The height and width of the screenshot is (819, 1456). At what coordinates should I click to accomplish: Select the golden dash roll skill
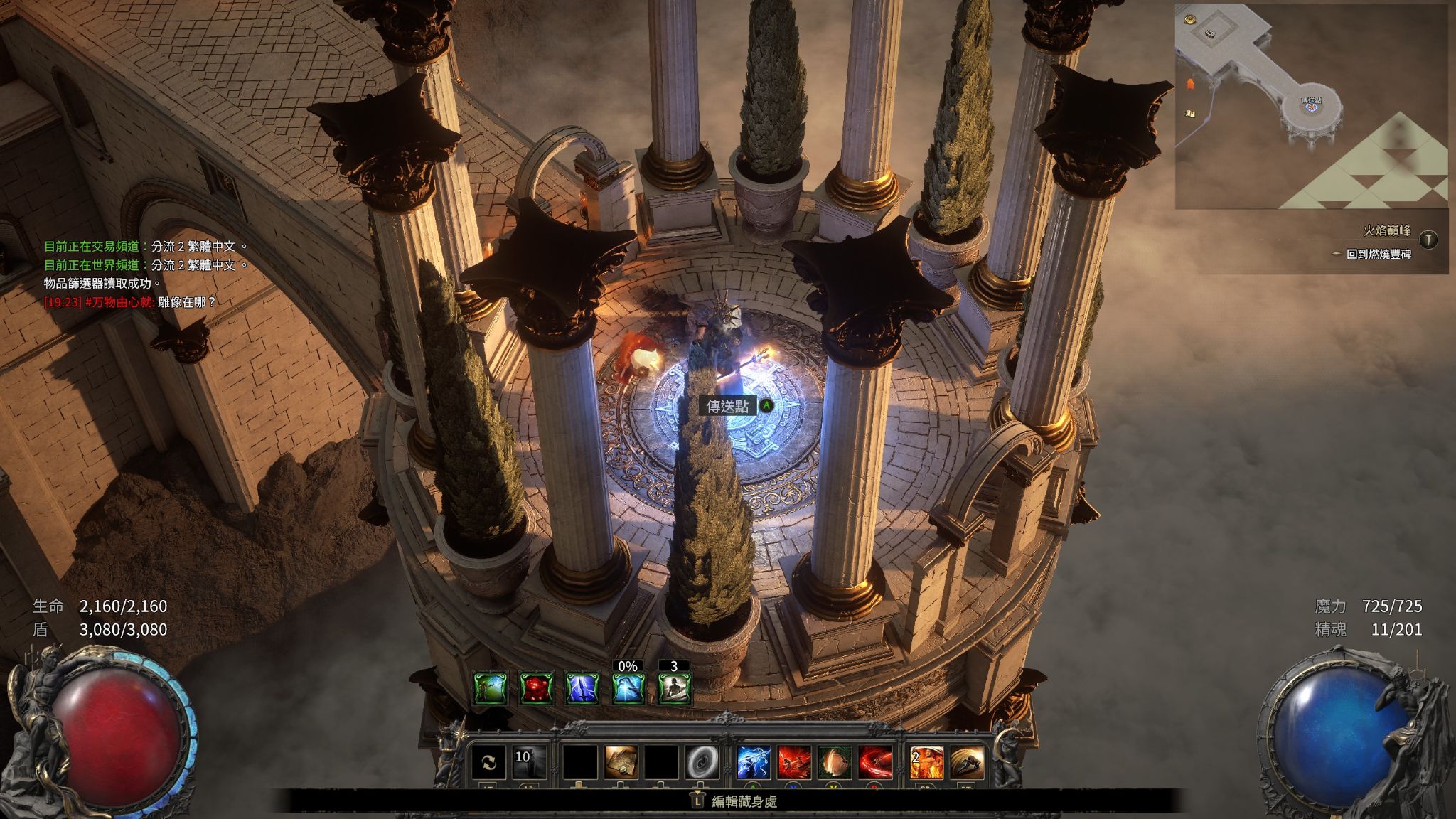[x=967, y=763]
